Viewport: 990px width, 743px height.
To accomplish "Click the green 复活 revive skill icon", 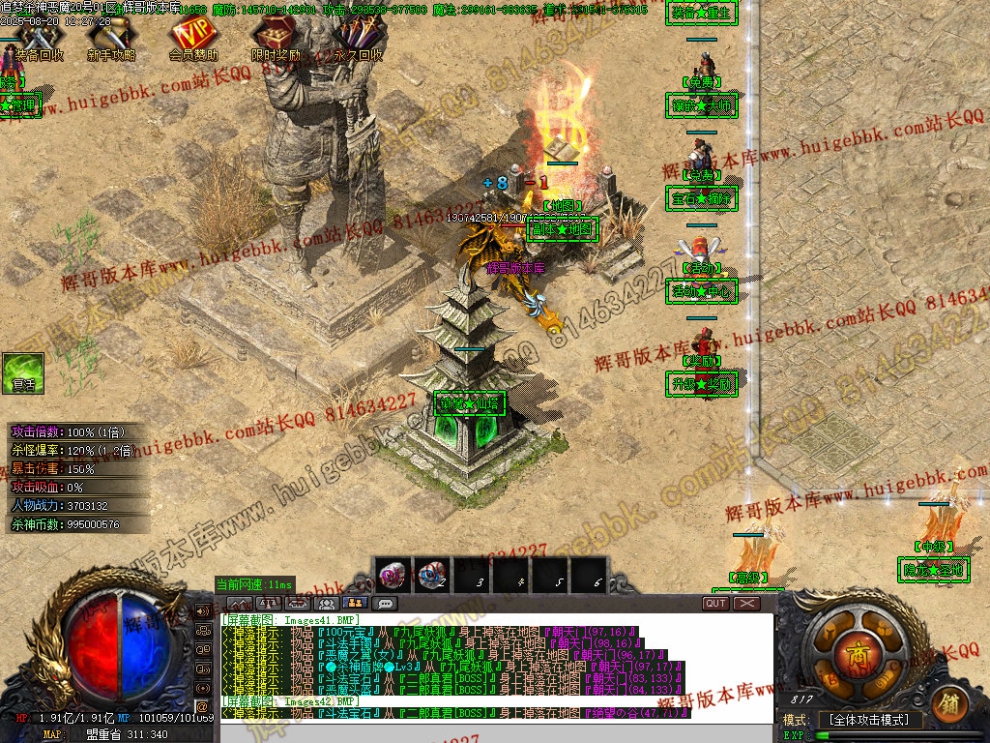I will pyautogui.click(x=23, y=372).
